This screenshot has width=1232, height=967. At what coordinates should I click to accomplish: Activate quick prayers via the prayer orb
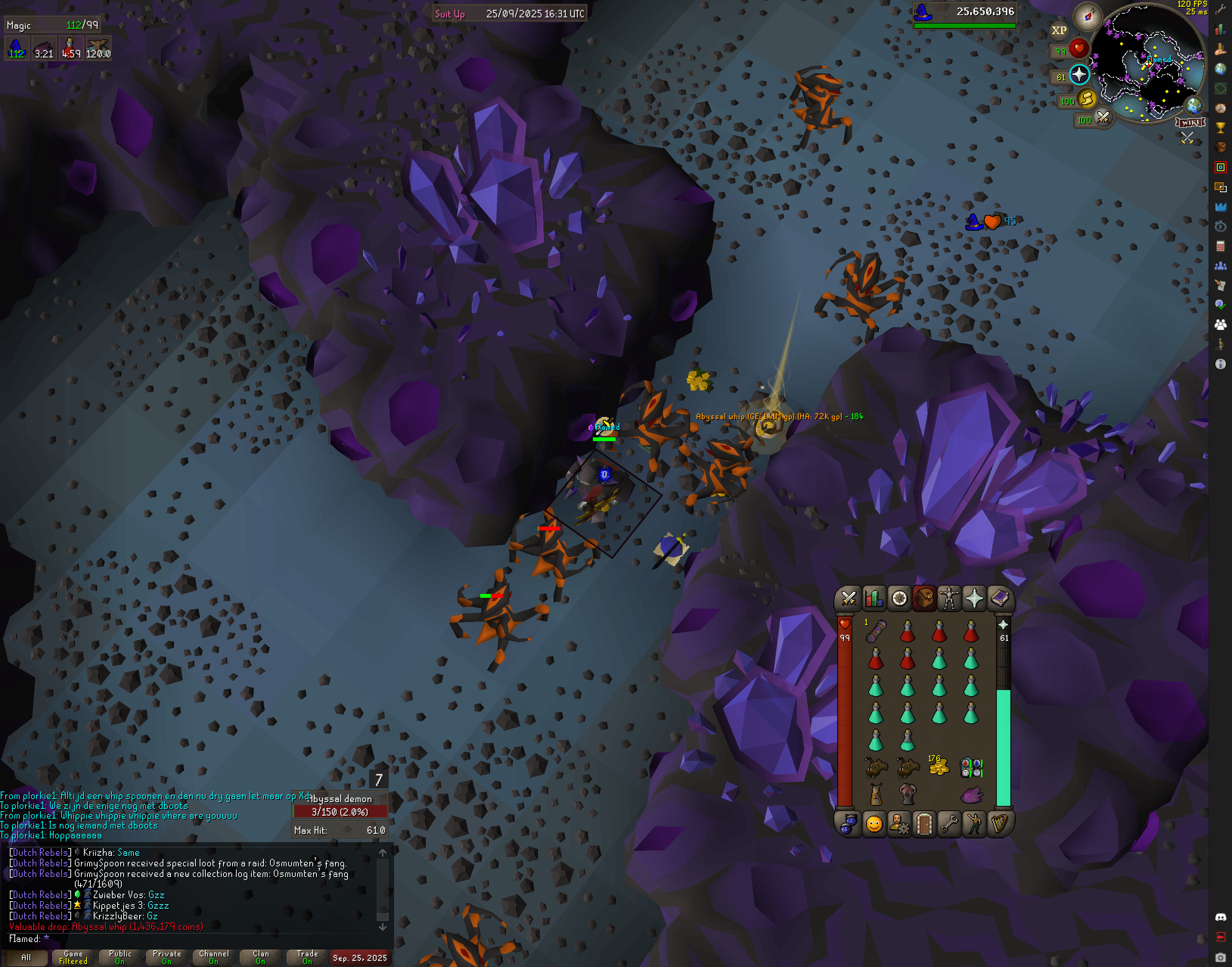tap(1079, 75)
